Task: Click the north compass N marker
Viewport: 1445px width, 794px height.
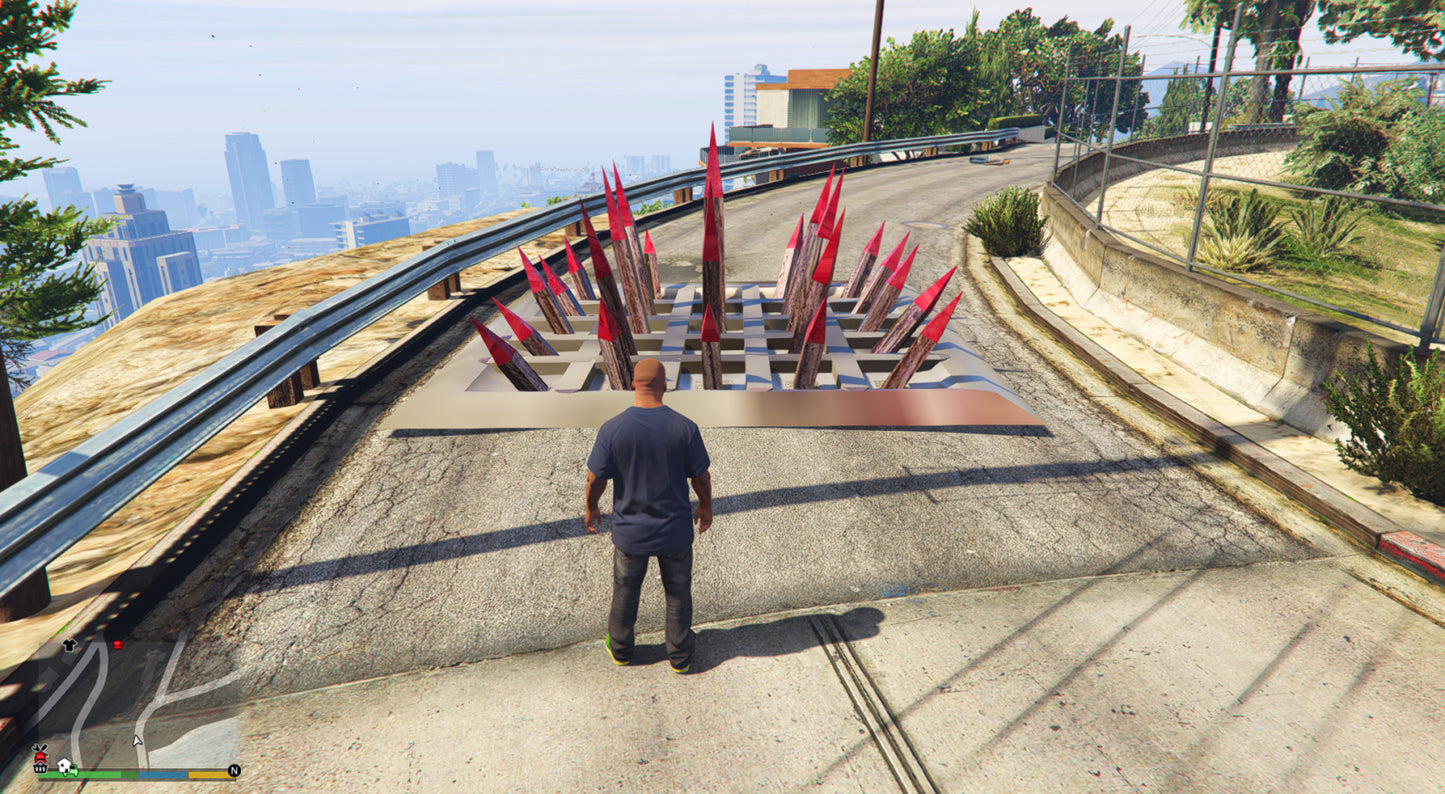Action: 234,771
